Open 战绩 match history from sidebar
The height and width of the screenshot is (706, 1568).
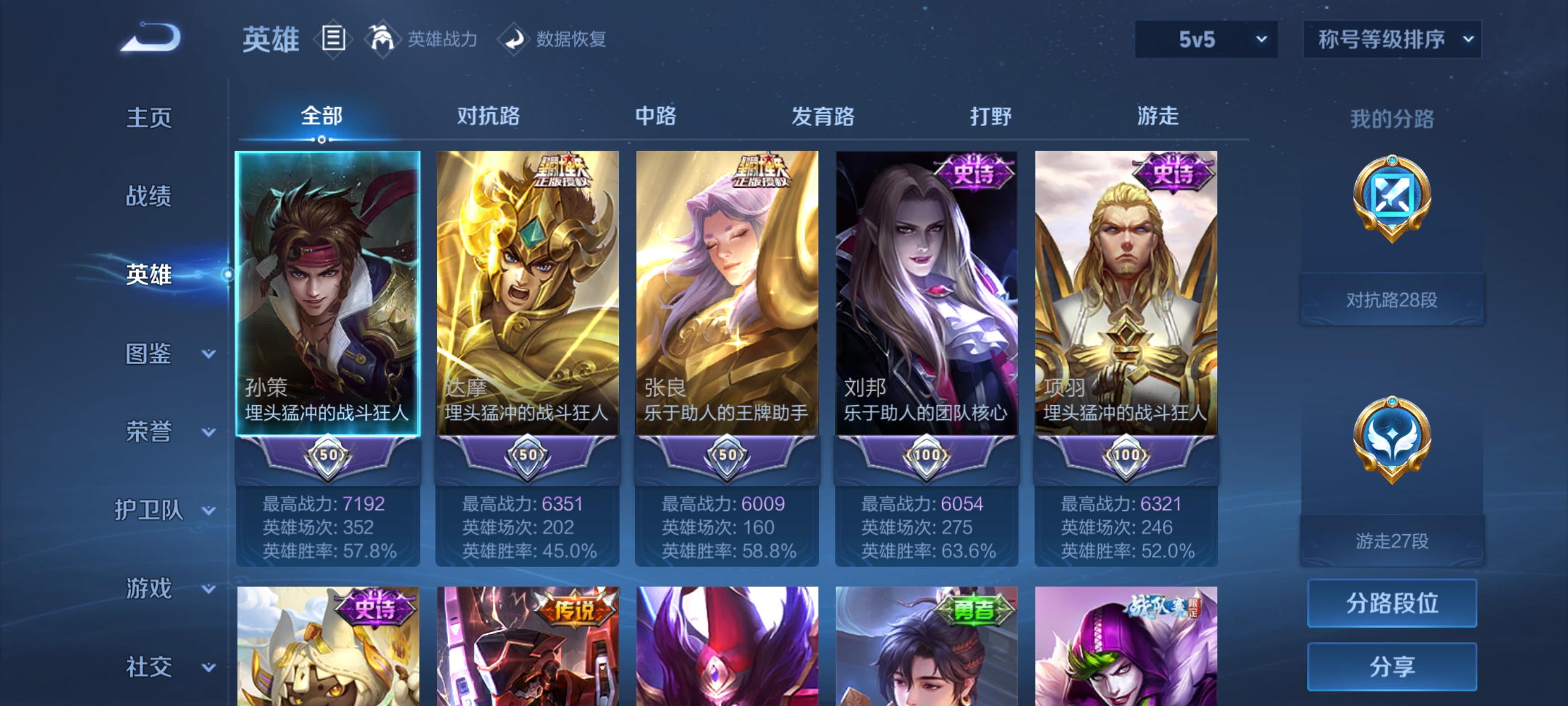coord(148,196)
